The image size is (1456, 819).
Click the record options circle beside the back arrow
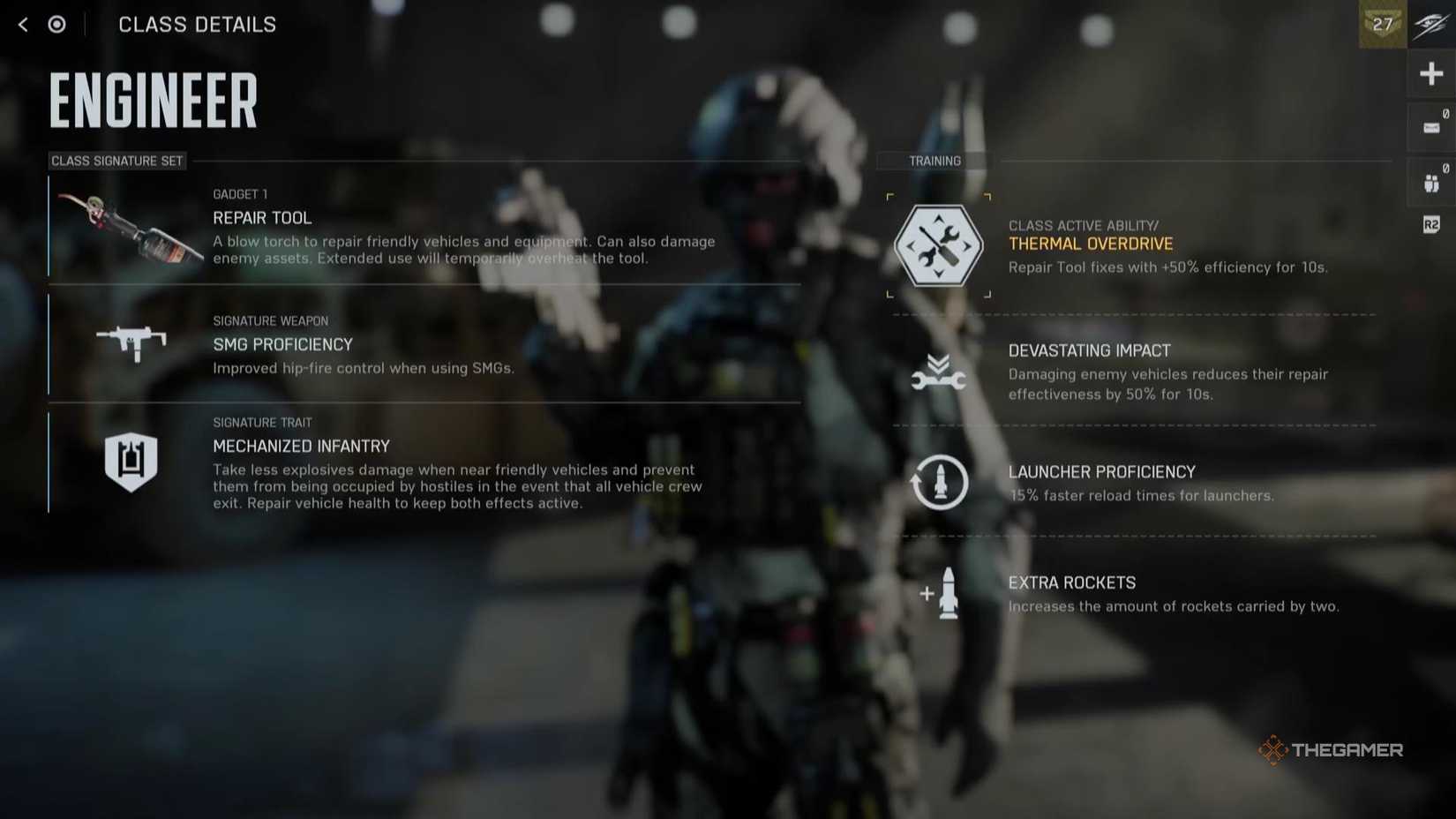click(x=56, y=24)
